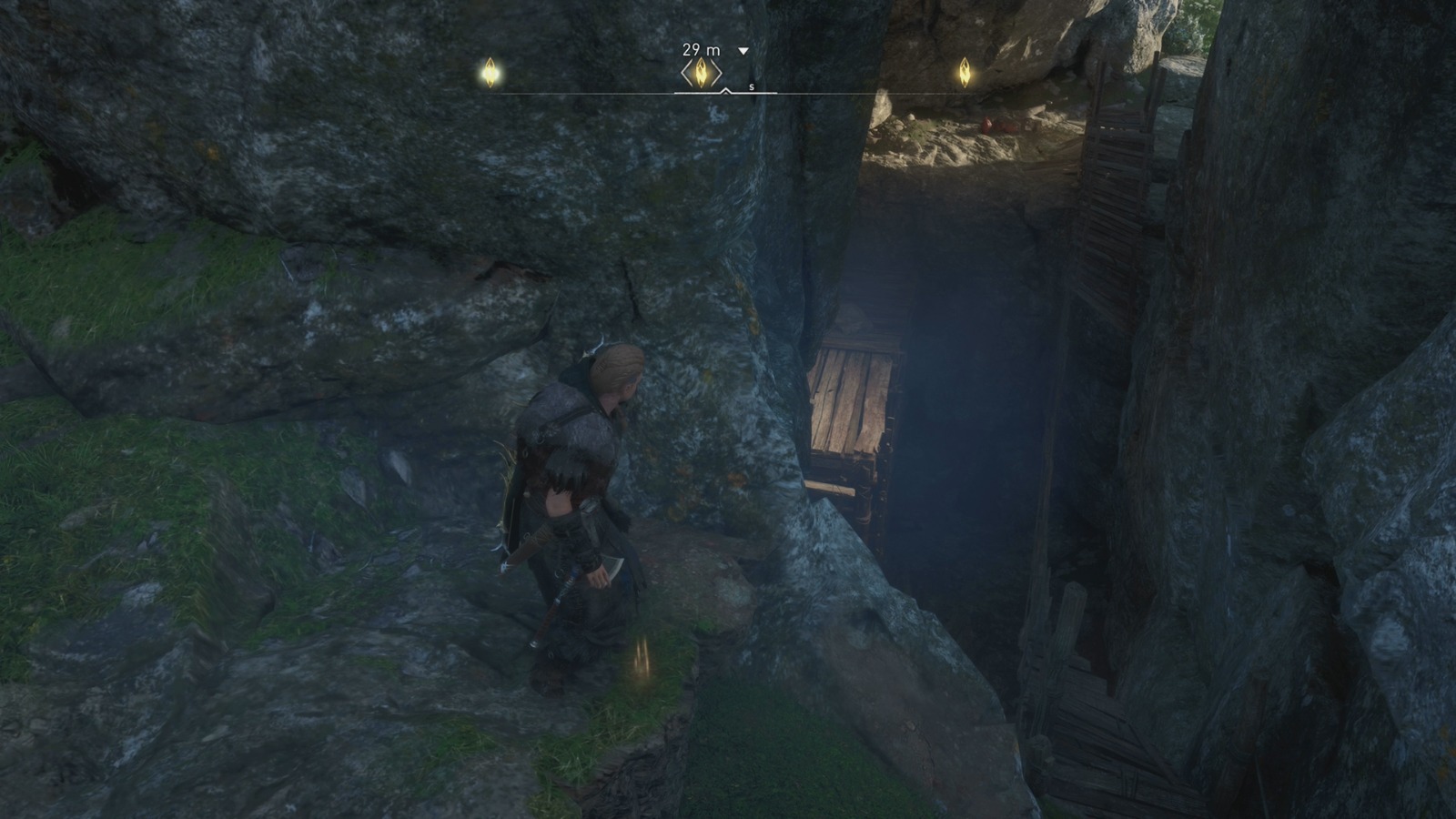The width and height of the screenshot is (1456, 819).
Task: Select the glowing marker at the compass left edge
Action: [x=490, y=72]
